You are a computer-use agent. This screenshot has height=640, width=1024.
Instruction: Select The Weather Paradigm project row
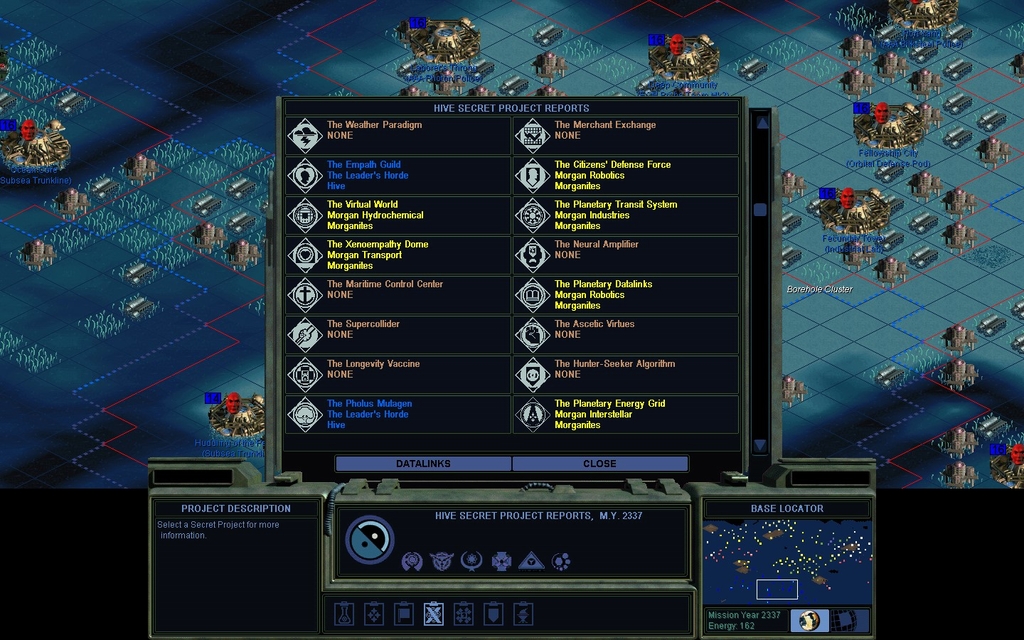coord(398,136)
